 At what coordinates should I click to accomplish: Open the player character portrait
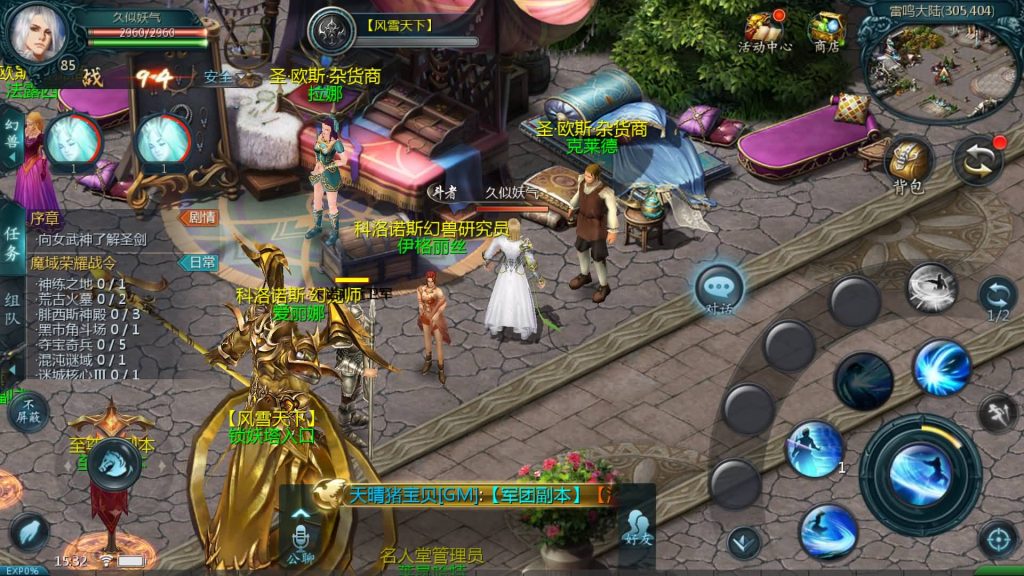pyautogui.click(x=38, y=32)
